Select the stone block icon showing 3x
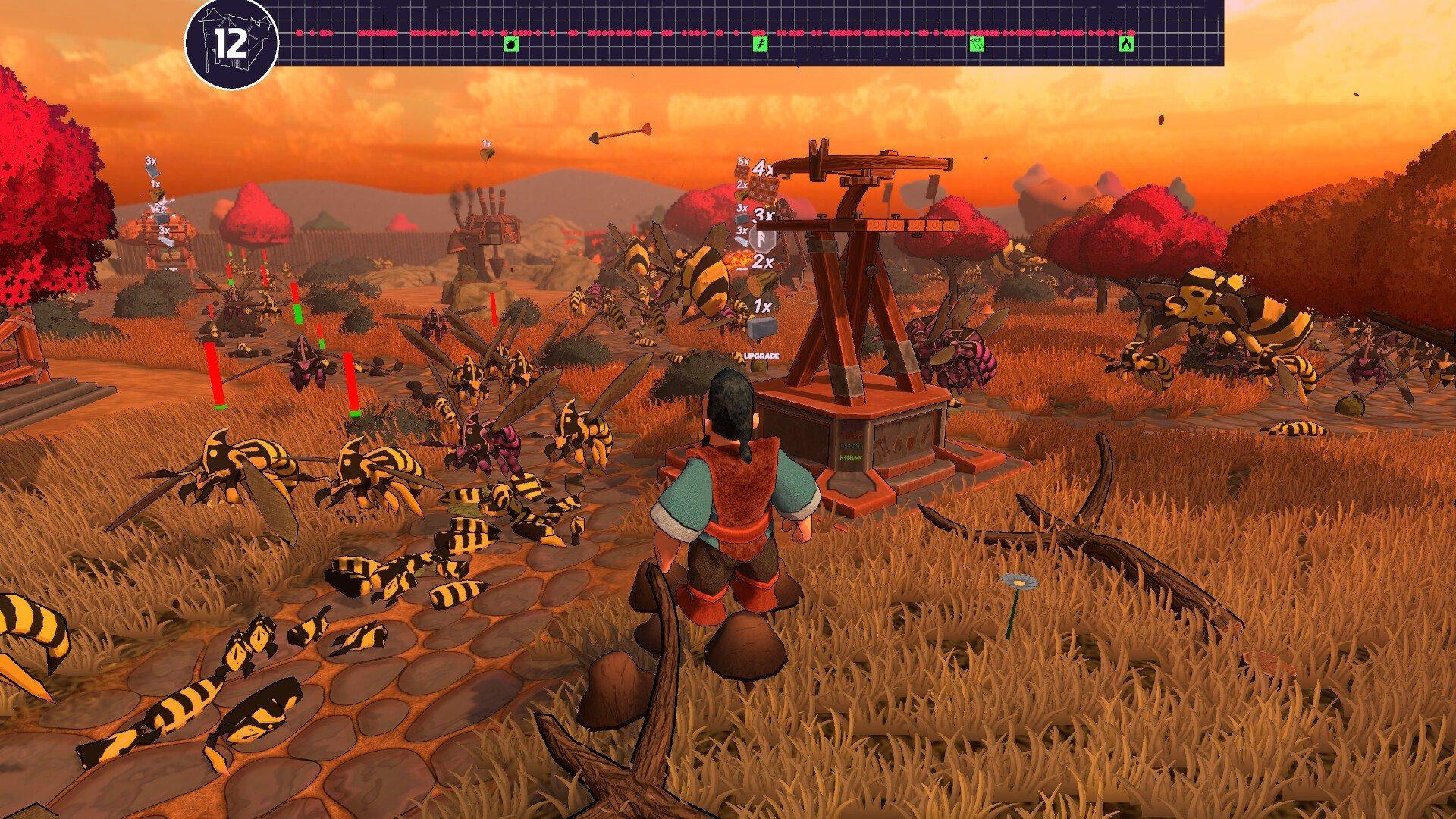This screenshot has height=819, width=1456. pyautogui.click(x=741, y=218)
